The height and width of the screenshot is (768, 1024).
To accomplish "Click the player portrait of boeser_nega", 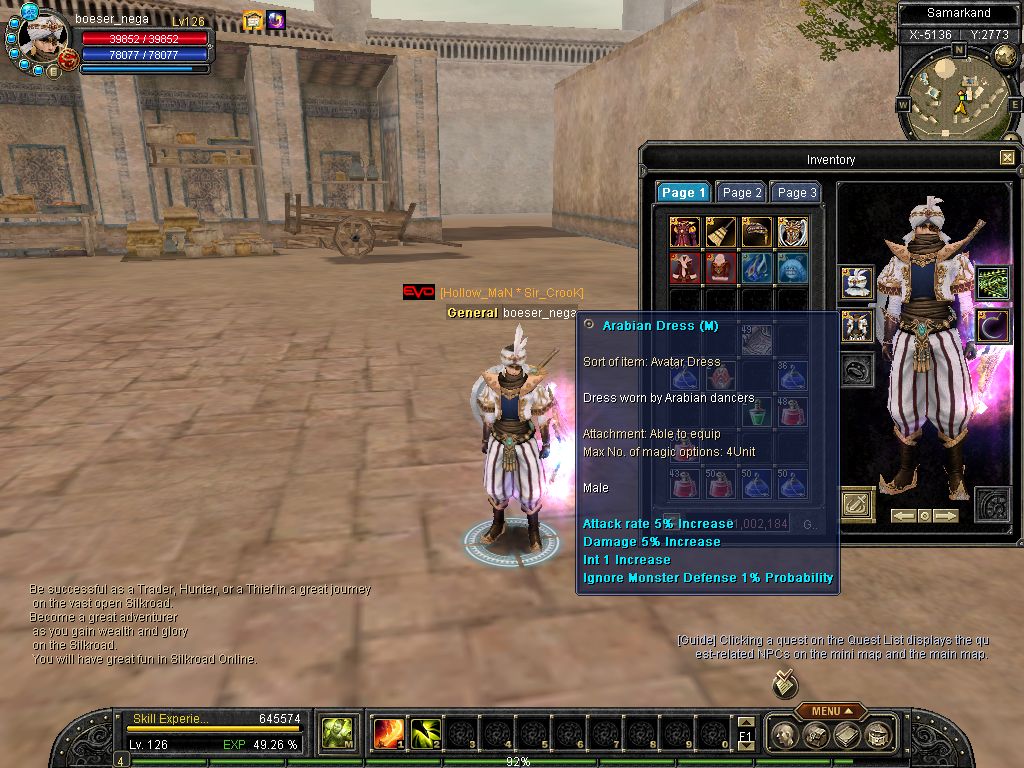I will (42, 40).
